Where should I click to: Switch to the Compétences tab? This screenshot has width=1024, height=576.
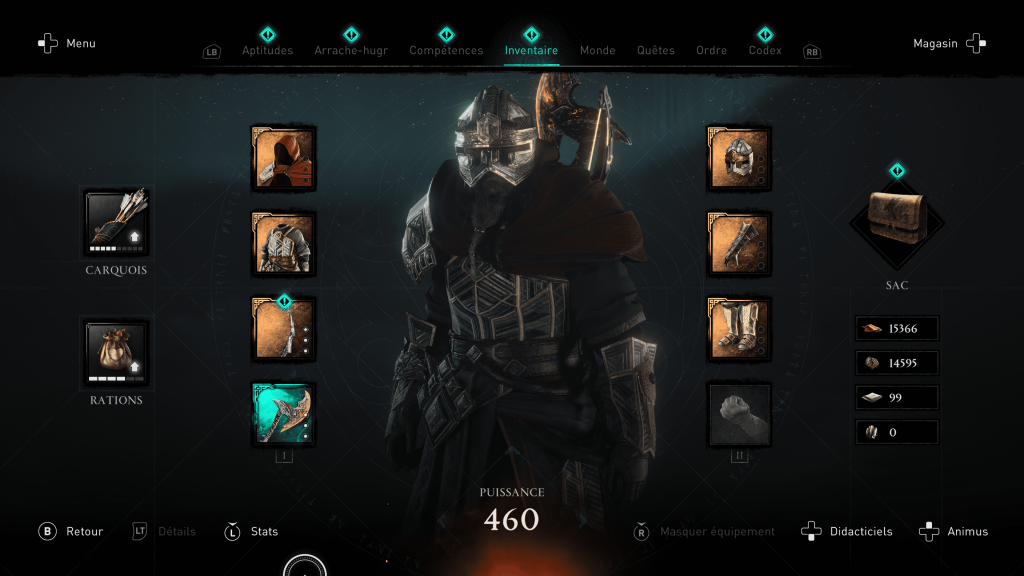446,50
